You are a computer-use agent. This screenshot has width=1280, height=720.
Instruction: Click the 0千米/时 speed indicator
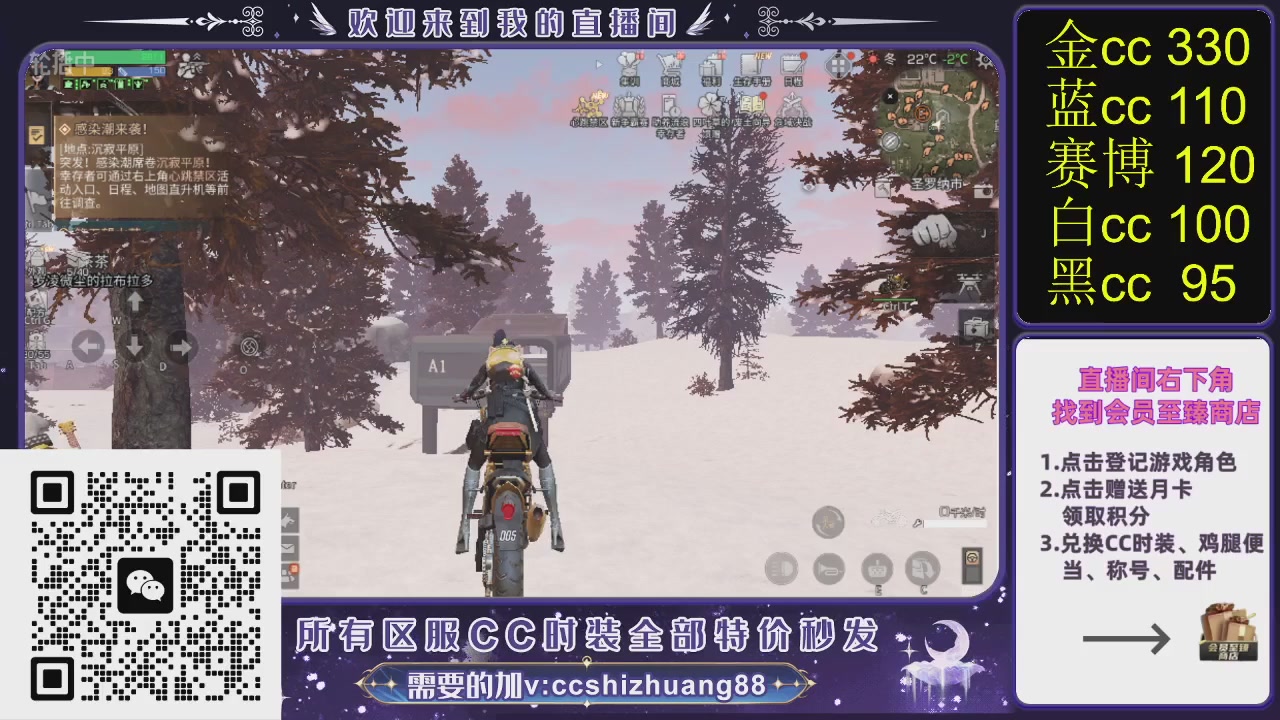click(x=962, y=512)
